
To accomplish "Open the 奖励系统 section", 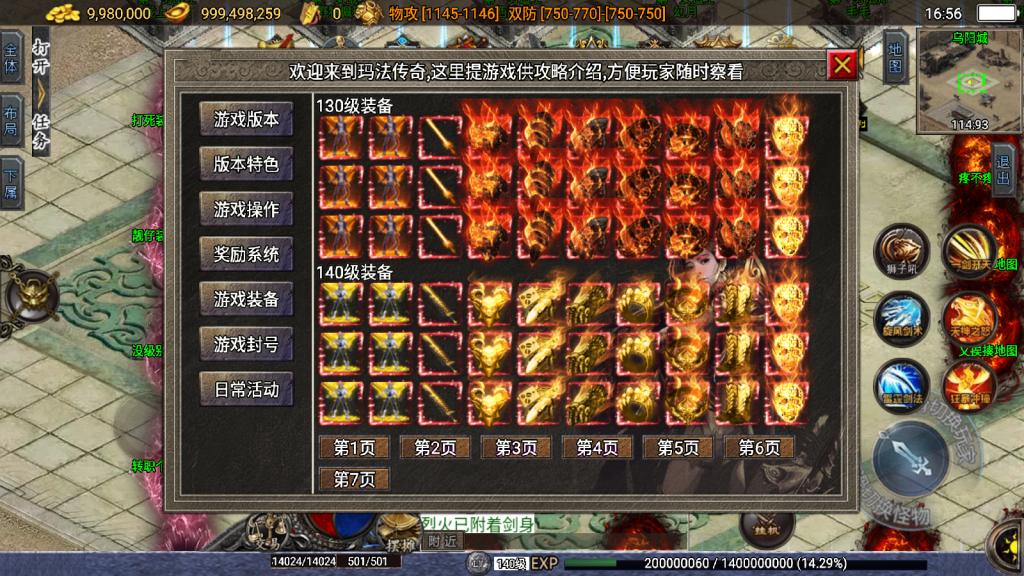I will [x=246, y=254].
